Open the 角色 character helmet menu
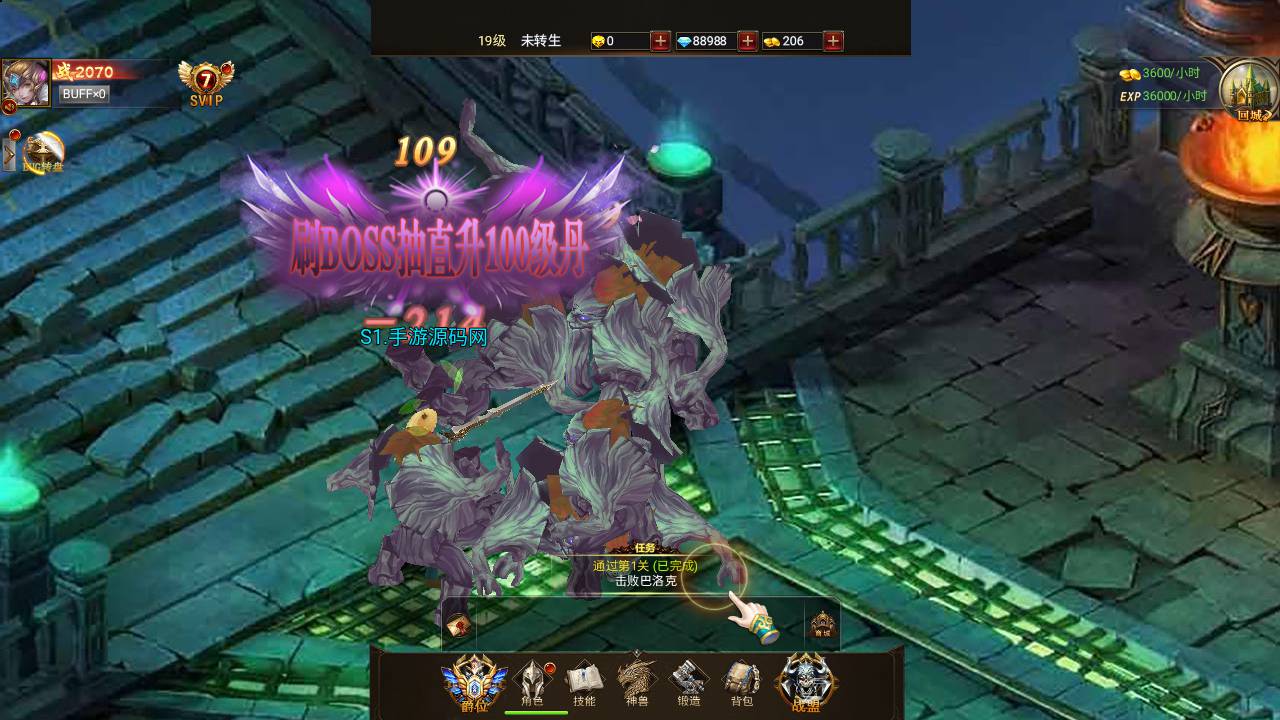The image size is (1280, 720). tap(532, 682)
